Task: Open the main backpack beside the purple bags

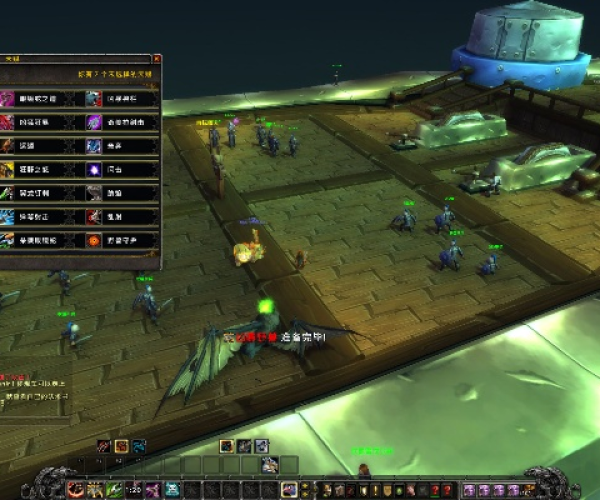Action: [x=527, y=489]
